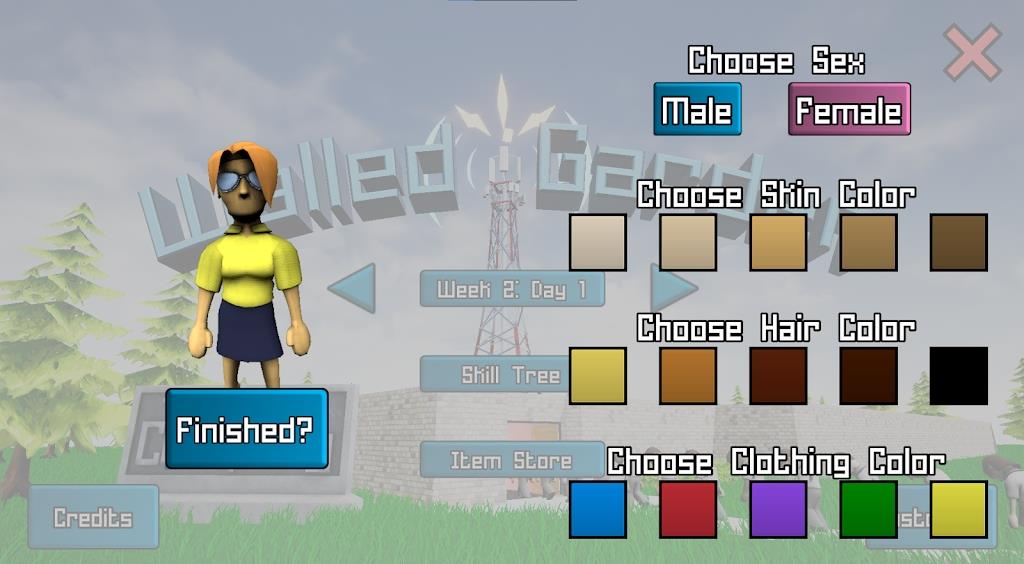Screen dimensions: 1024x564
Task: Pick the darkest brown skin color
Action: tap(958, 242)
